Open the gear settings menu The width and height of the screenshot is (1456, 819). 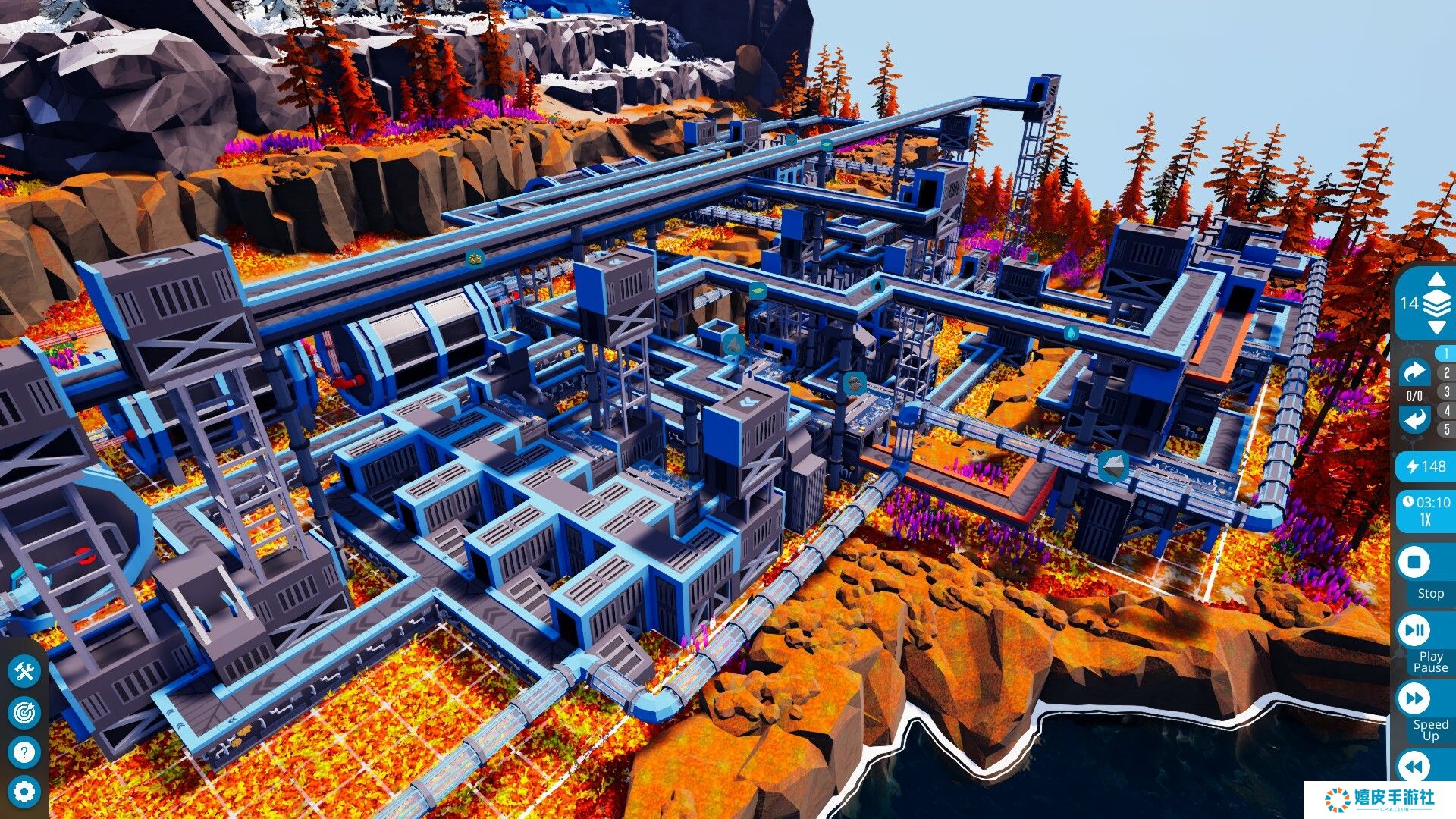[x=24, y=792]
